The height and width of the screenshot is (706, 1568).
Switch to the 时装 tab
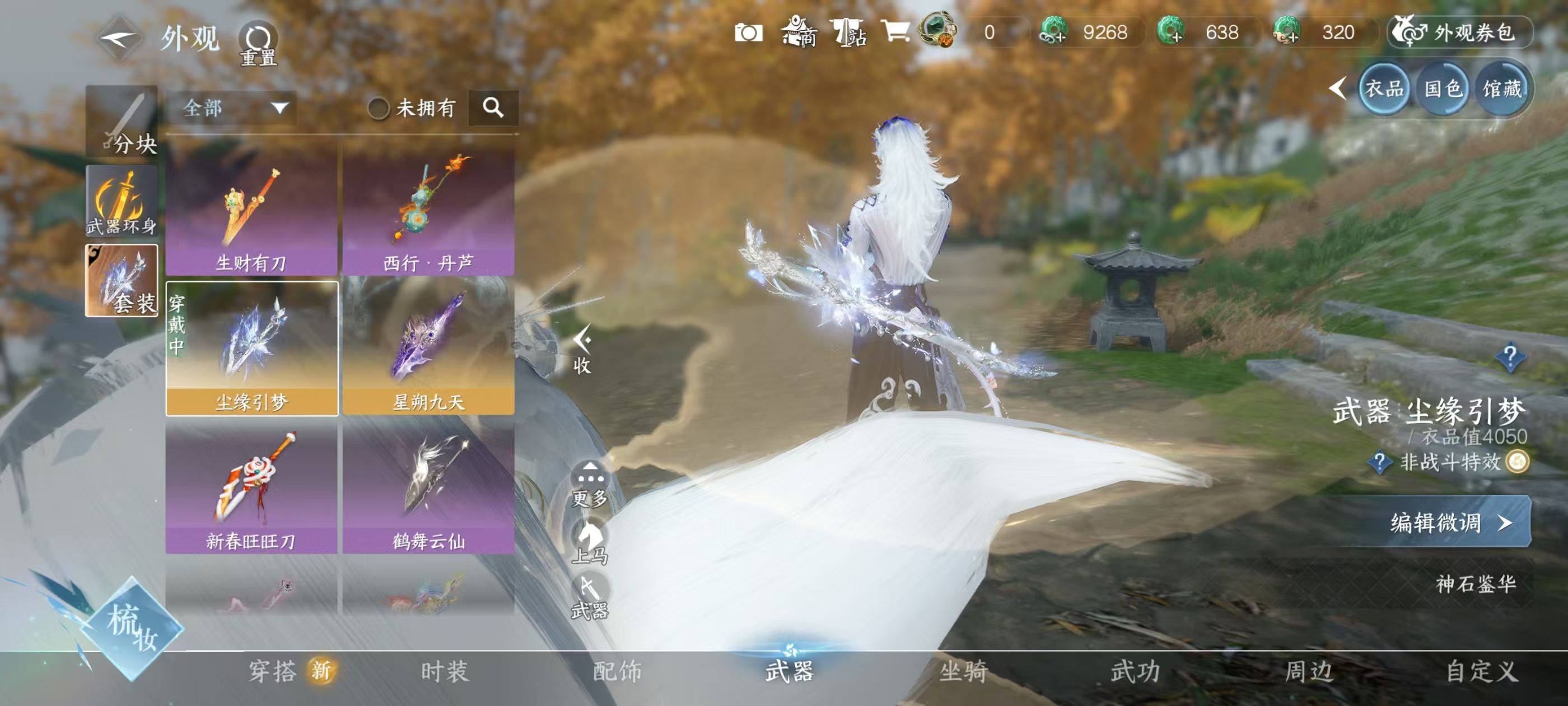pos(444,671)
